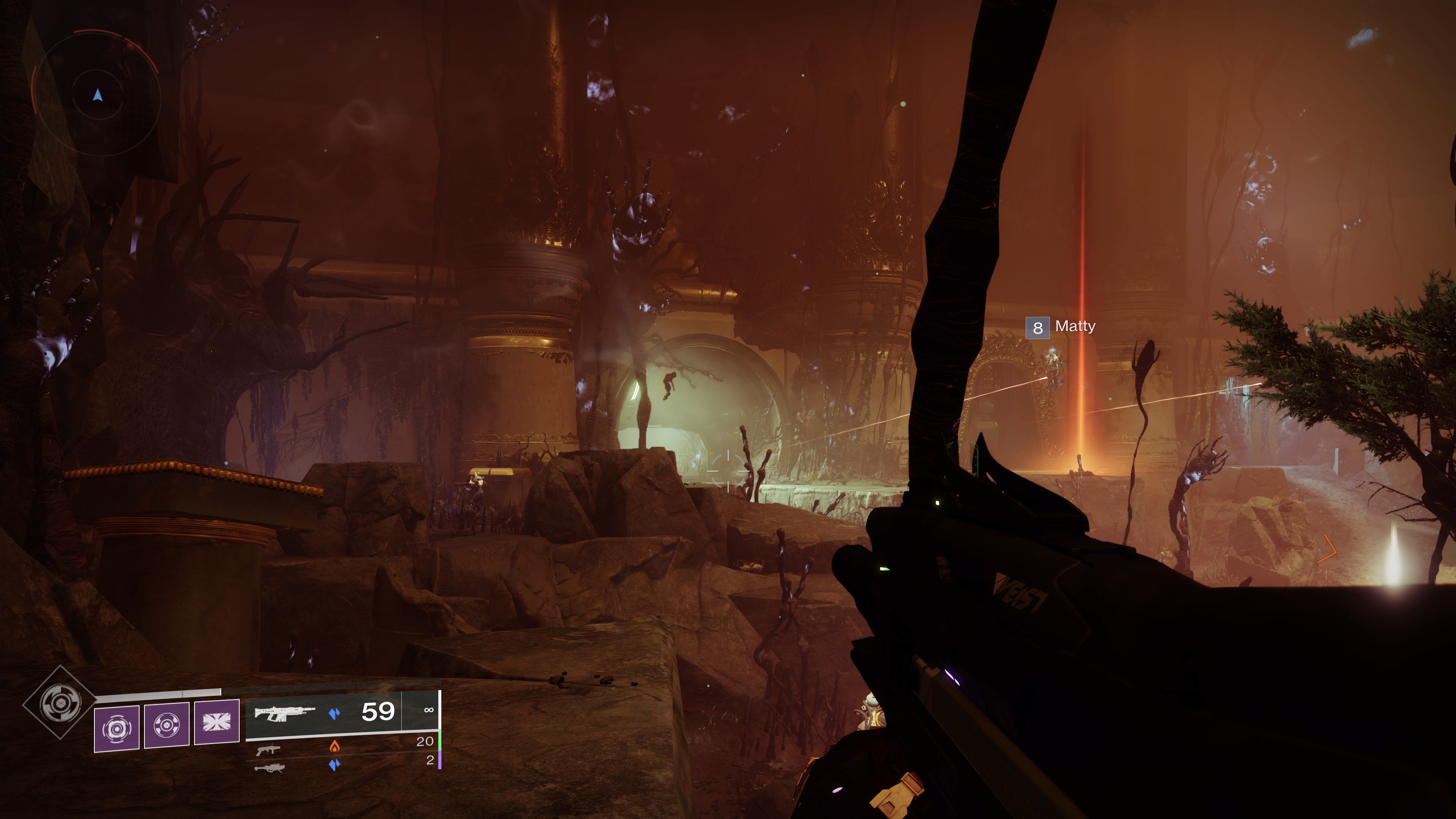The height and width of the screenshot is (819, 1456).
Task: Select the equipped auto rifle weapon slot
Action: pyautogui.click(x=284, y=713)
